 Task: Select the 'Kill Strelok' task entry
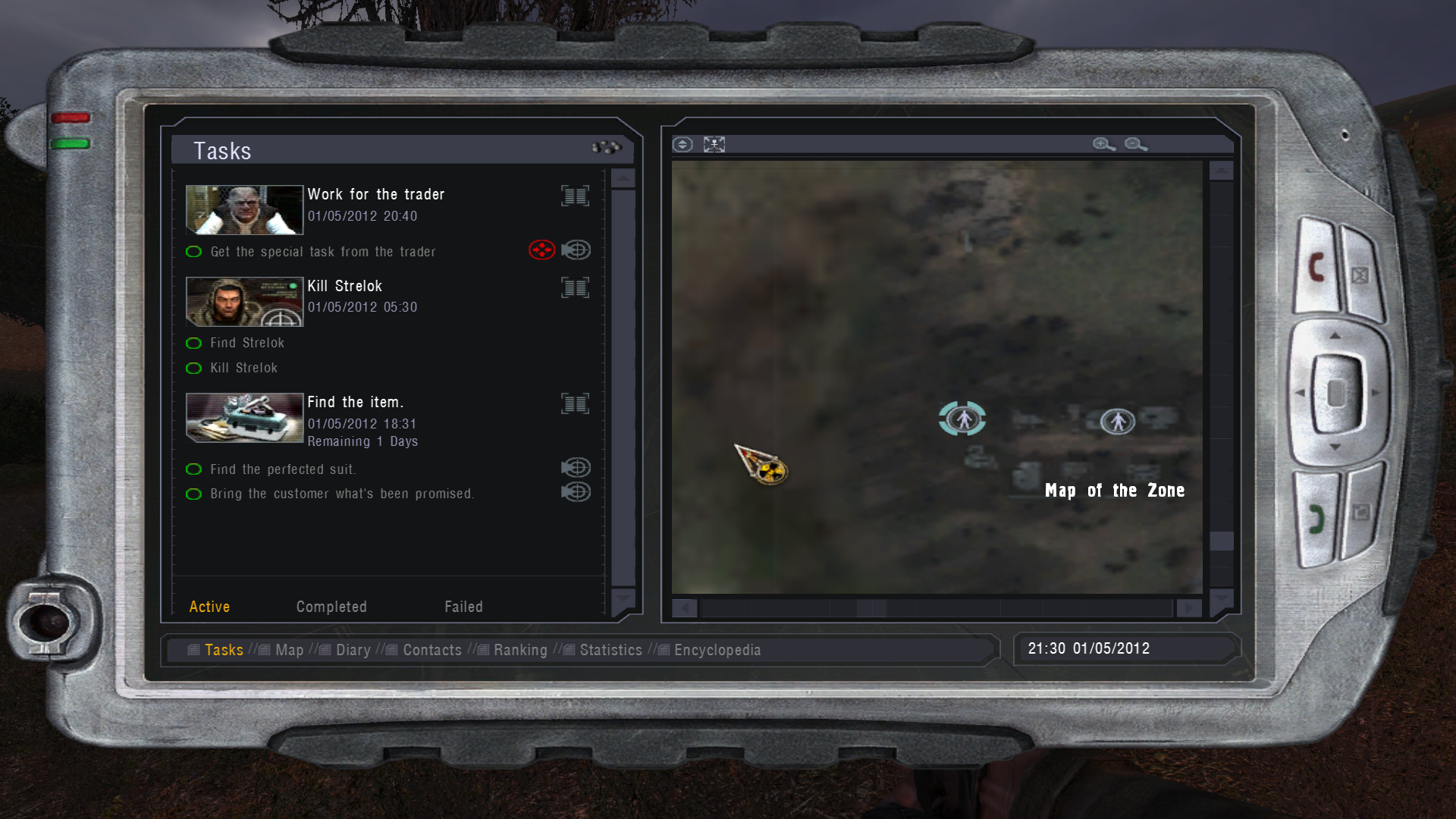point(344,287)
